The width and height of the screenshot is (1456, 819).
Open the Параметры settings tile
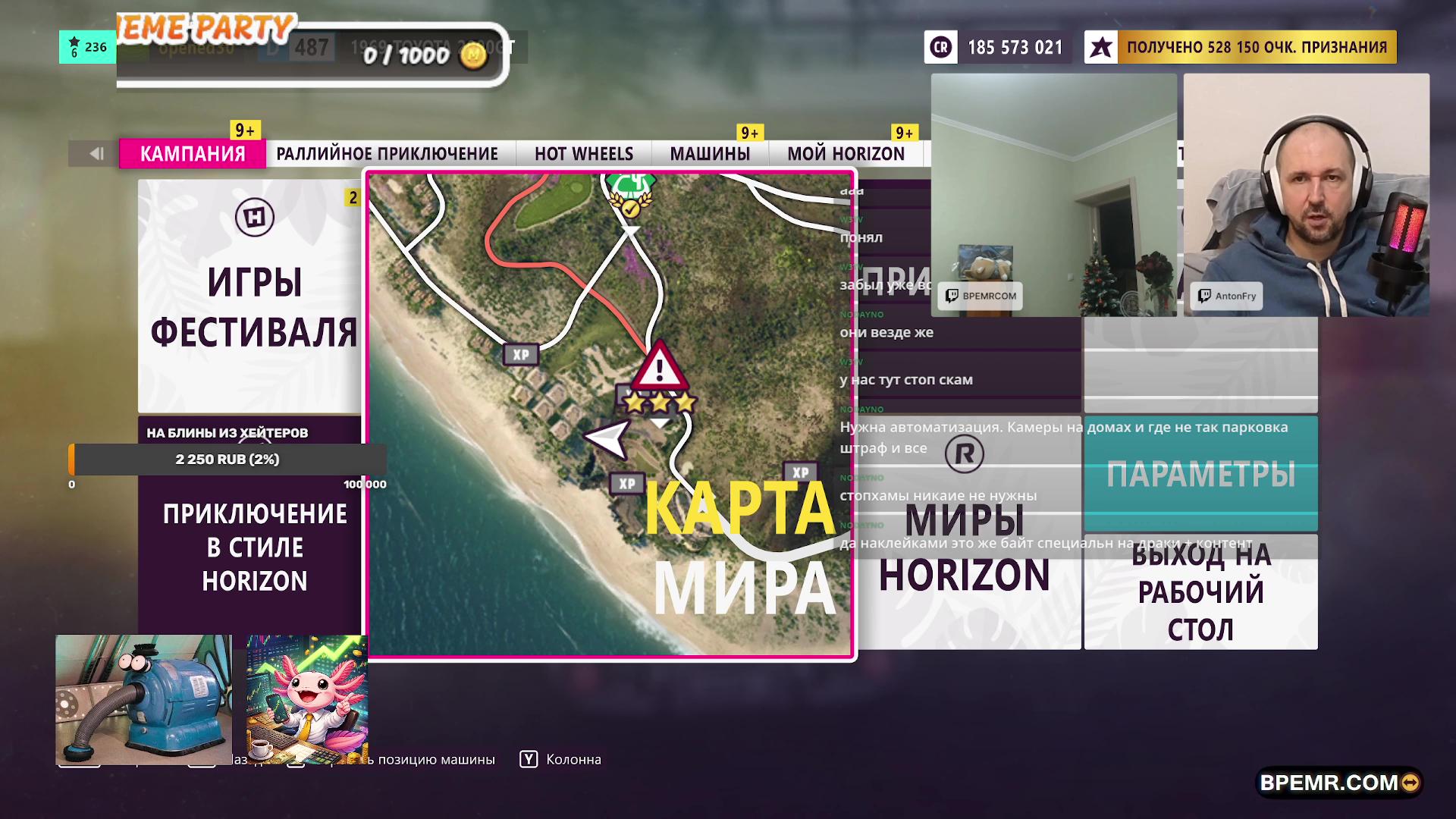(x=1200, y=474)
